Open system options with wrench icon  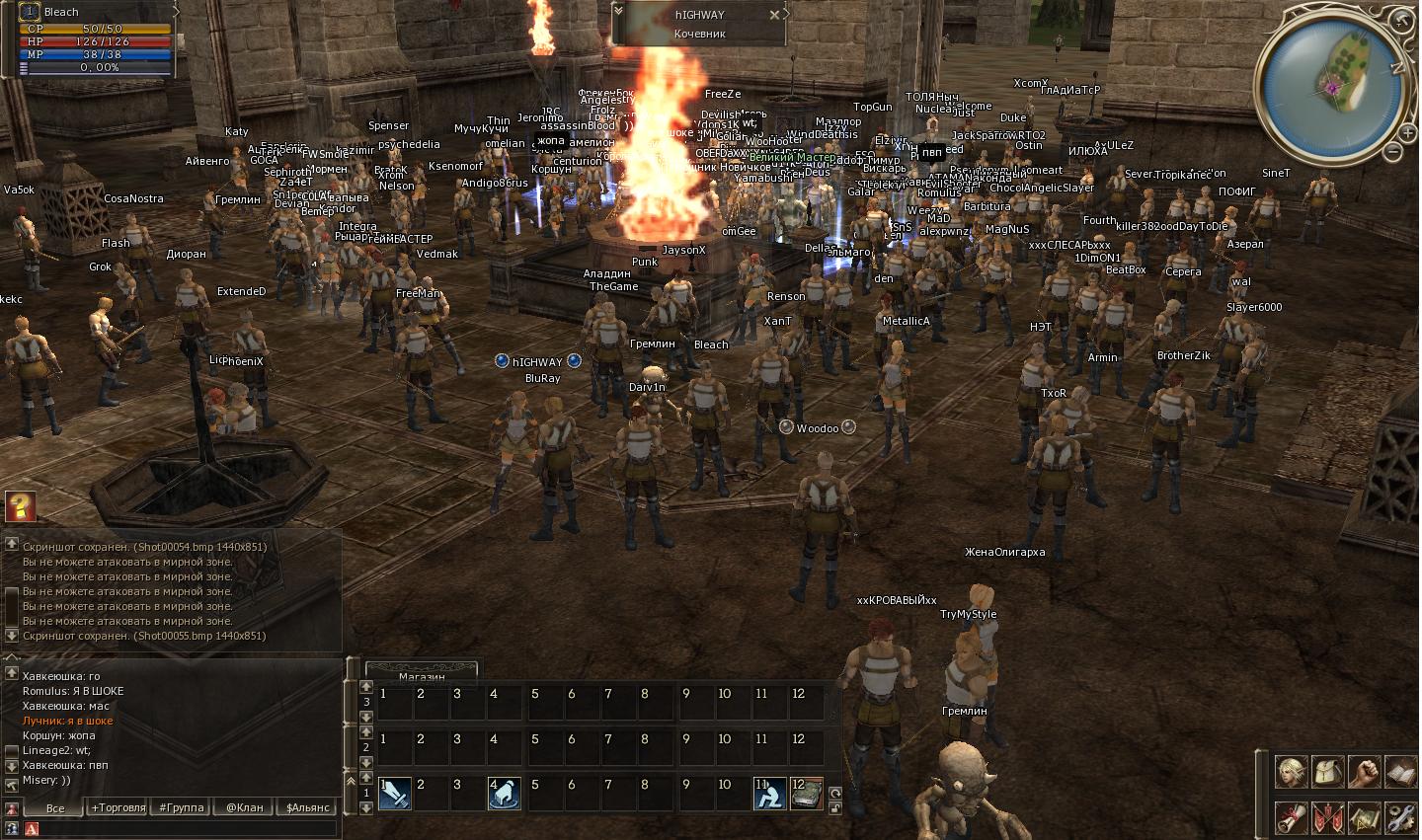click(x=1400, y=818)
